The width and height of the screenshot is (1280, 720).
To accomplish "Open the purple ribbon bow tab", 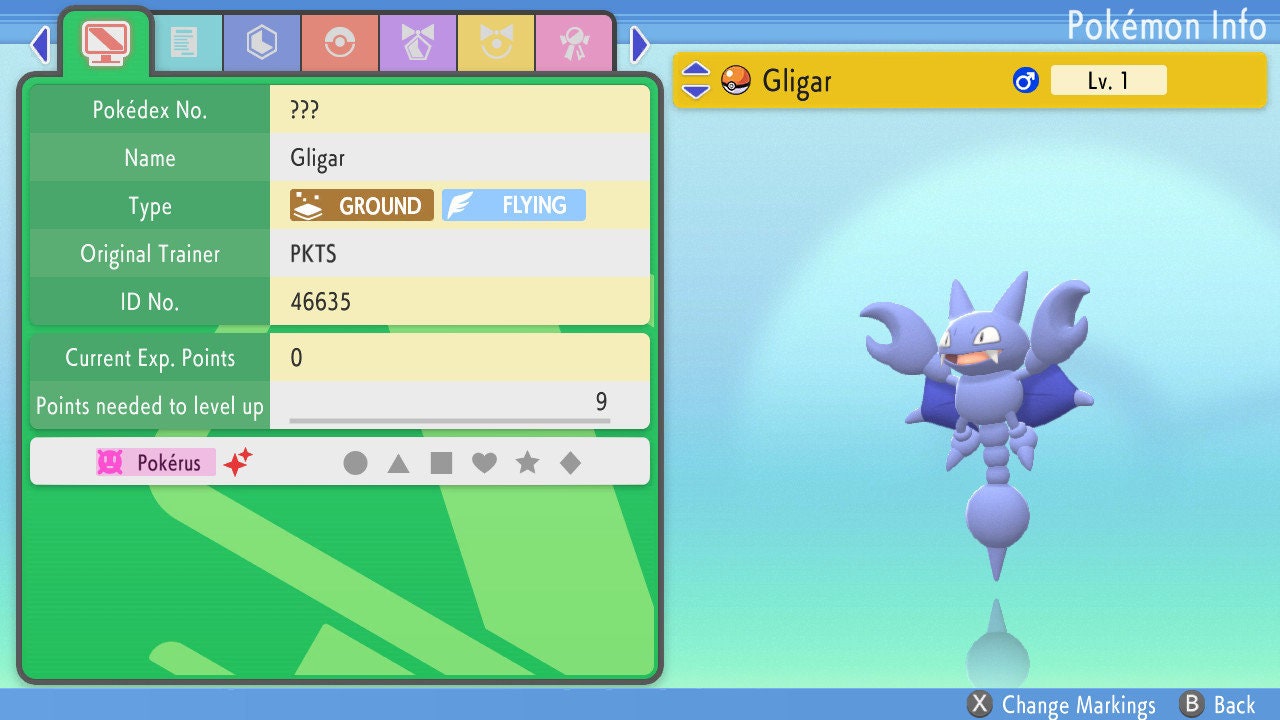I will [417, 43].
